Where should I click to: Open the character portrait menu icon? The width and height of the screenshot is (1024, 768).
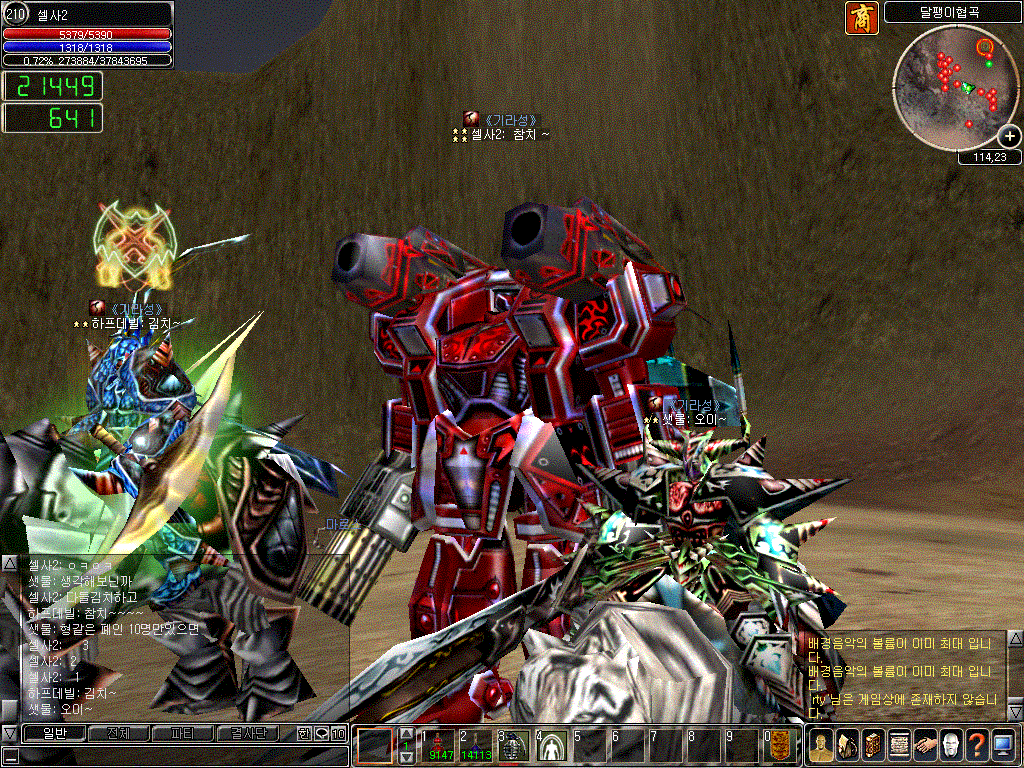point(822,745)
